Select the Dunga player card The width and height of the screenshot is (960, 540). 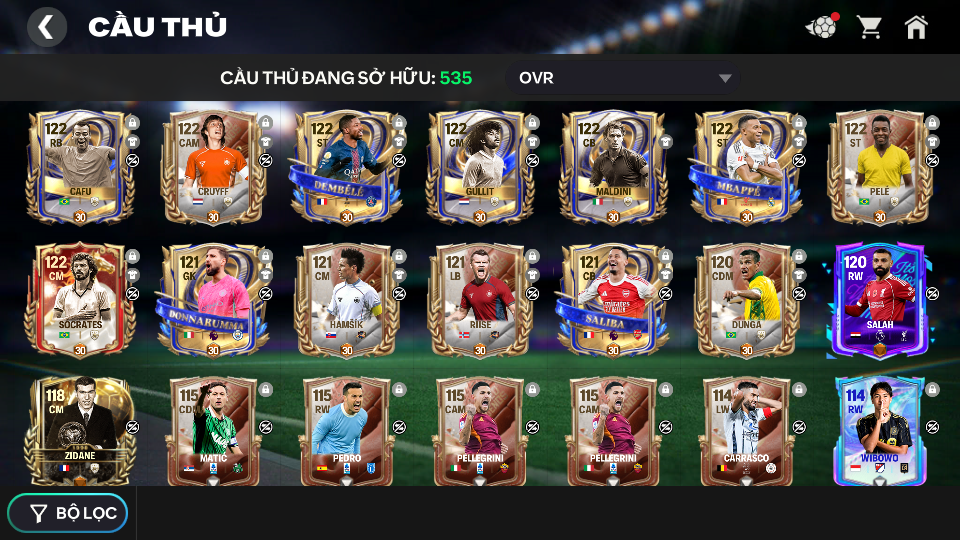click(746, 300)
